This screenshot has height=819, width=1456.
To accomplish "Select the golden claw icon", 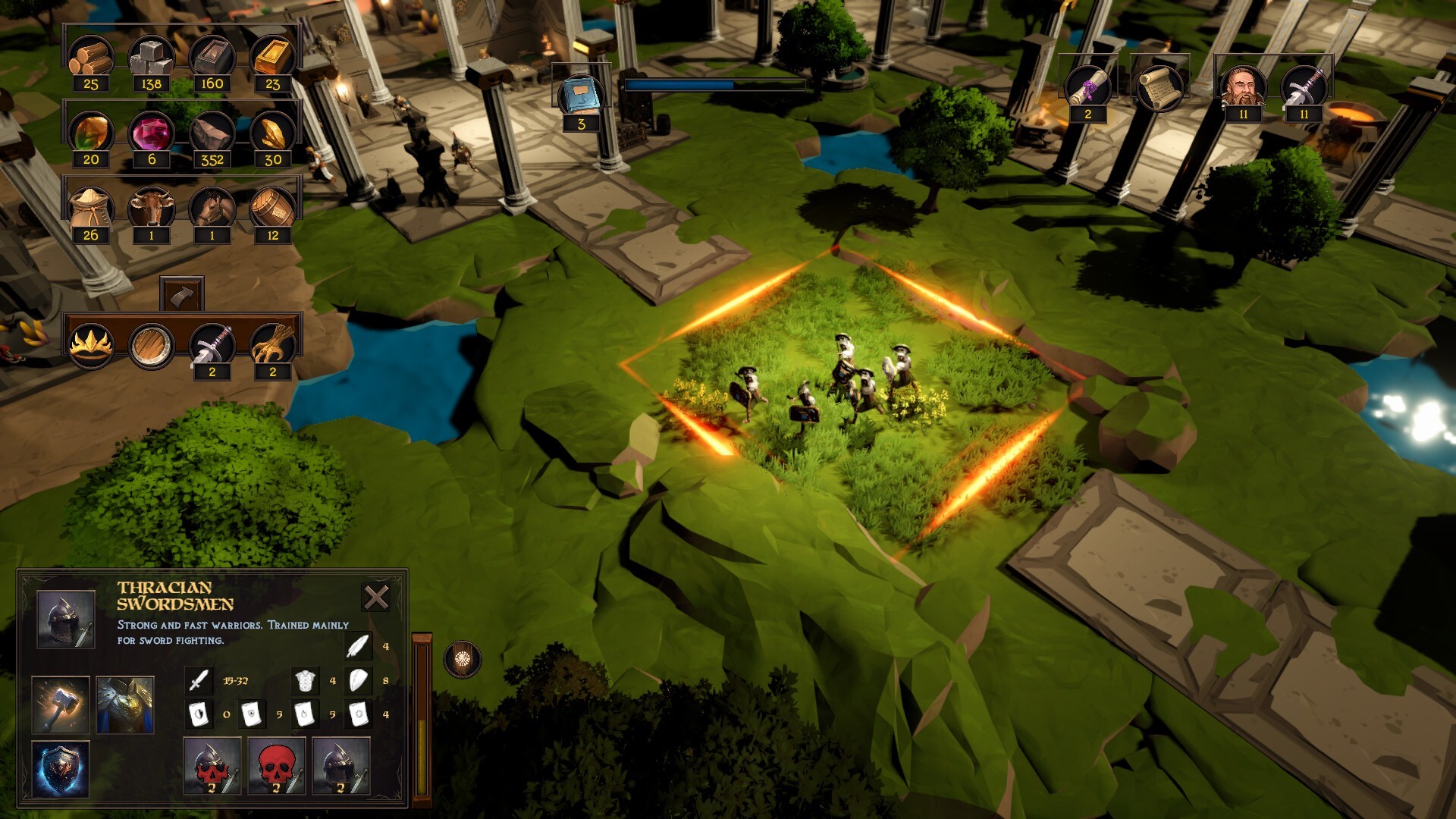I will pos(273,346).
